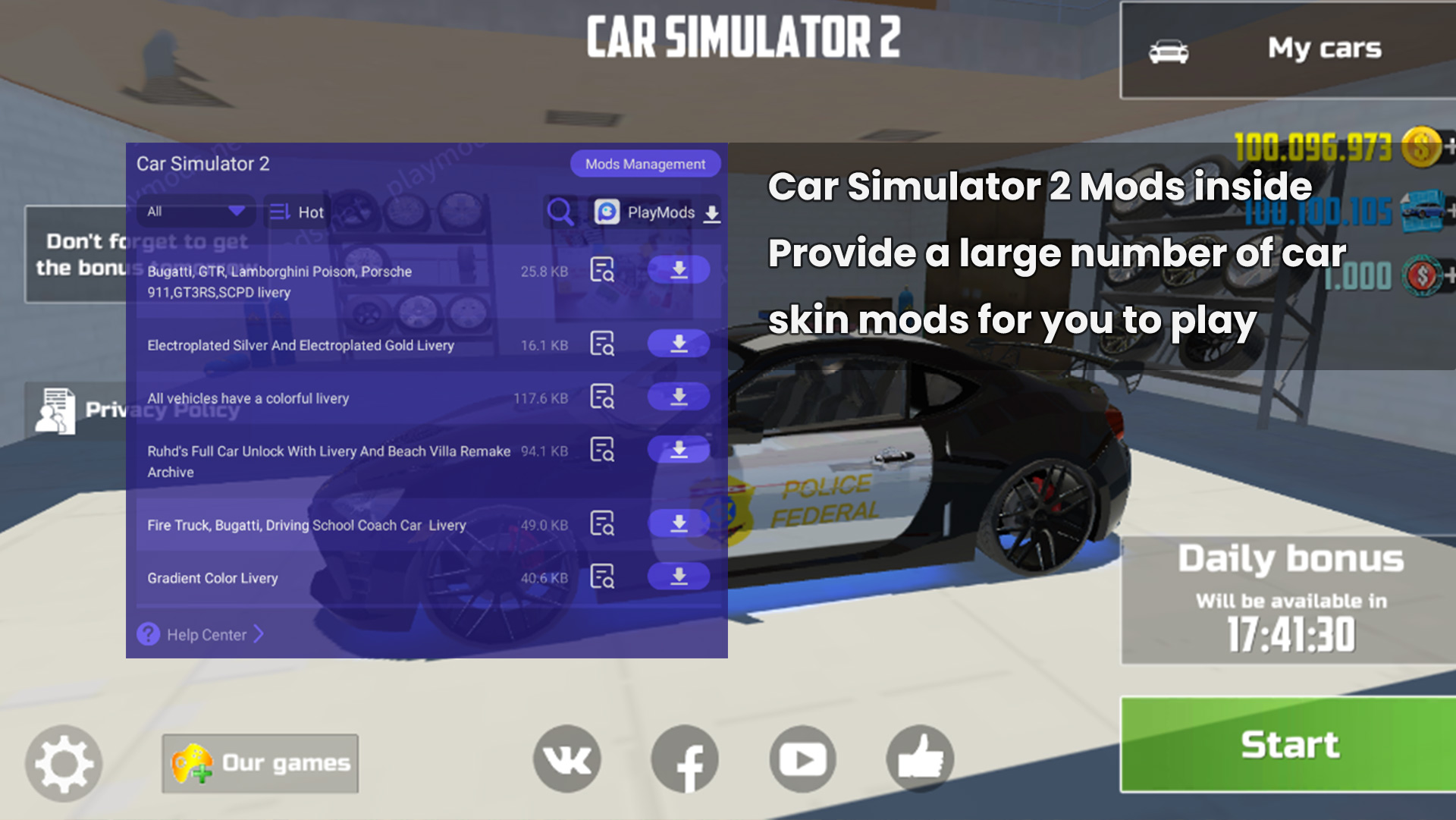Open the YouTube channel link

(803, 759)
